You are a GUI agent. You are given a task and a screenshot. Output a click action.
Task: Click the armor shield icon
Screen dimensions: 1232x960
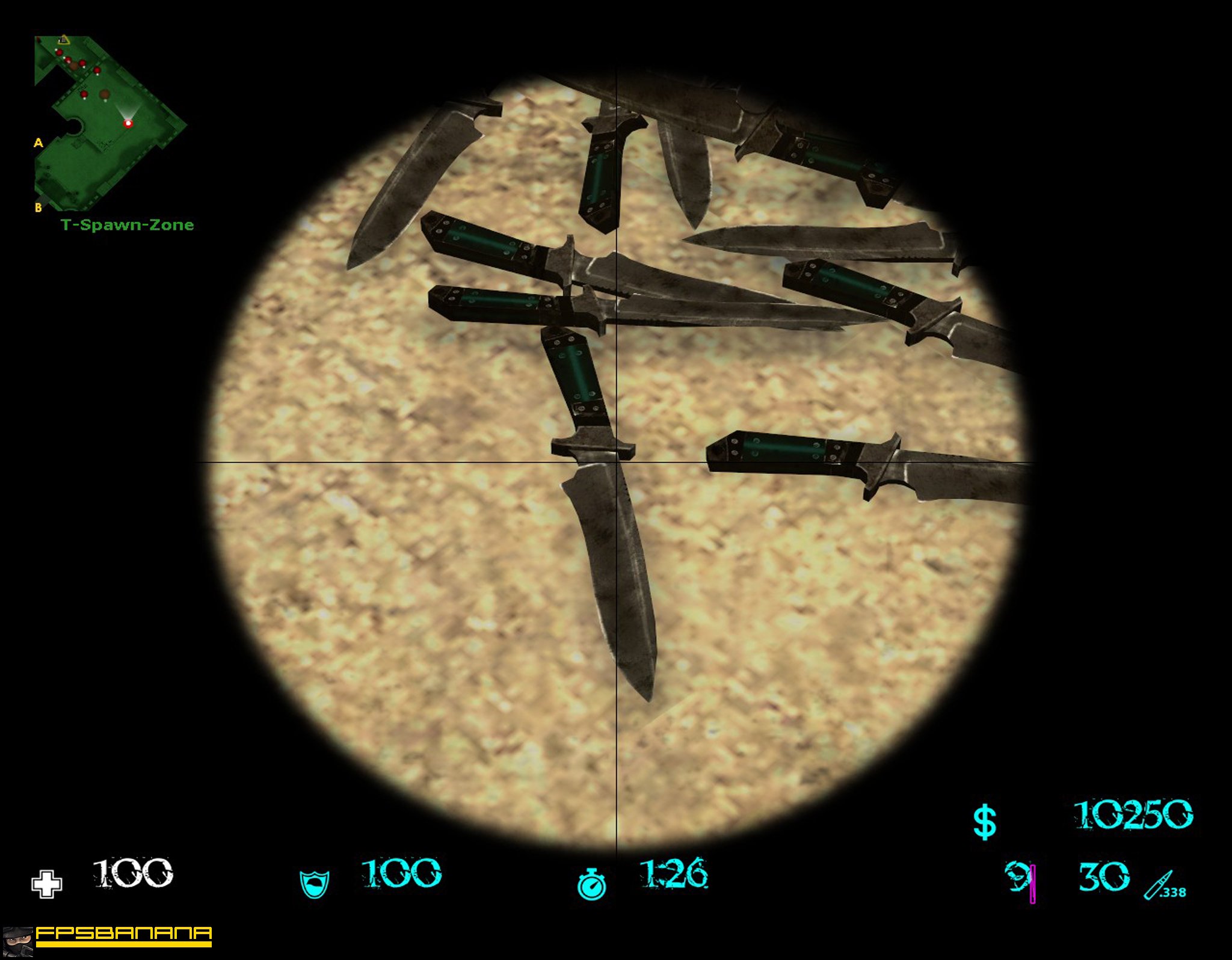click(x=313, y=884)
